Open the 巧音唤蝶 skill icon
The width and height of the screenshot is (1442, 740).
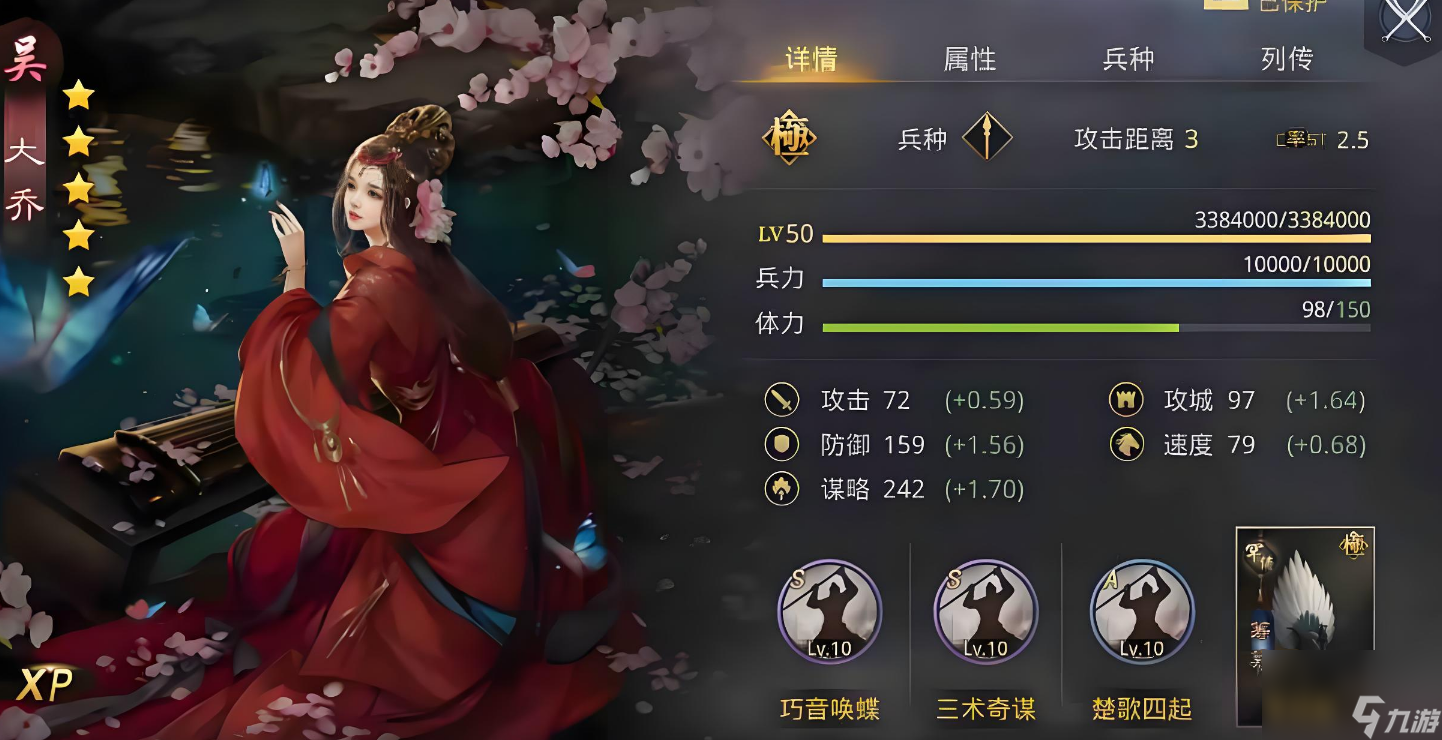[829, 613]
